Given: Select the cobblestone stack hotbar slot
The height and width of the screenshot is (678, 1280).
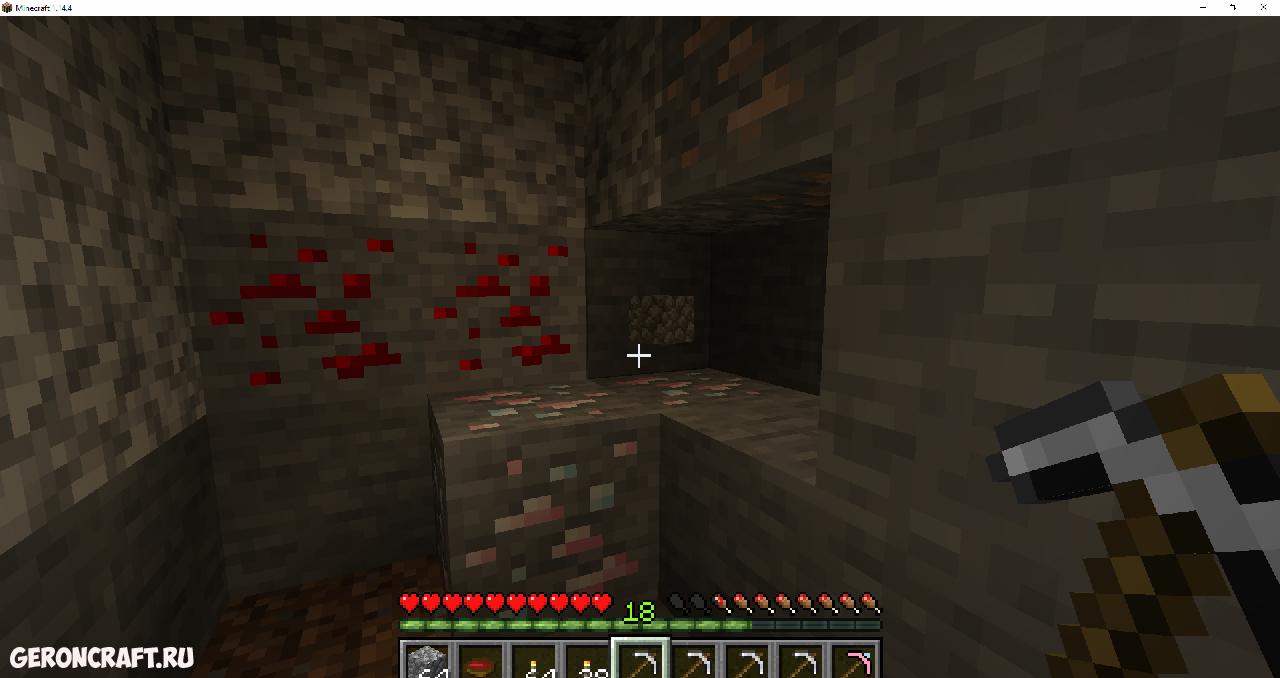Looking at the screenshot, I should (x=427, y=661).
